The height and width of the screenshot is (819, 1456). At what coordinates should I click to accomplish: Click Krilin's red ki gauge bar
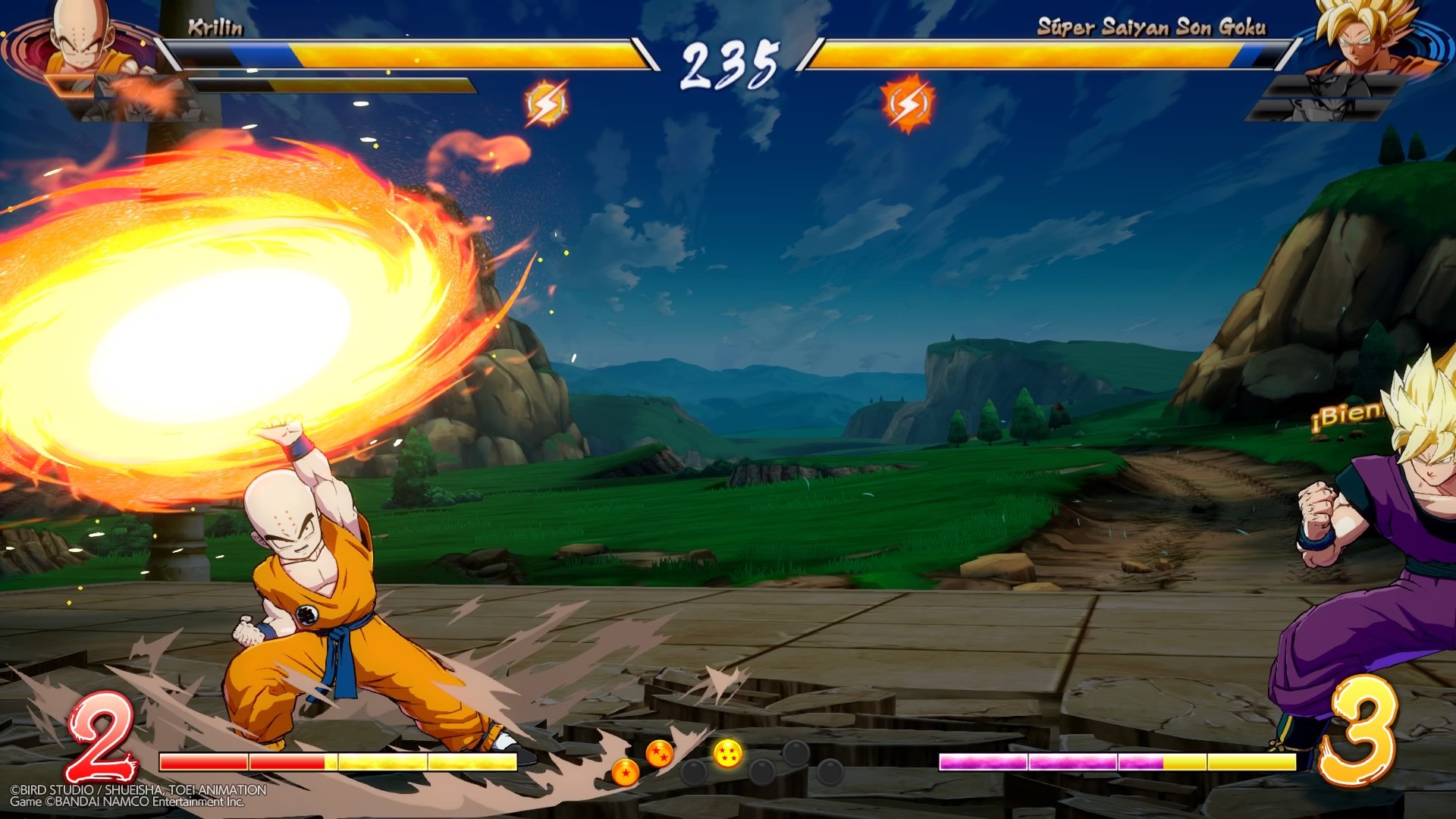pos(243,761)
